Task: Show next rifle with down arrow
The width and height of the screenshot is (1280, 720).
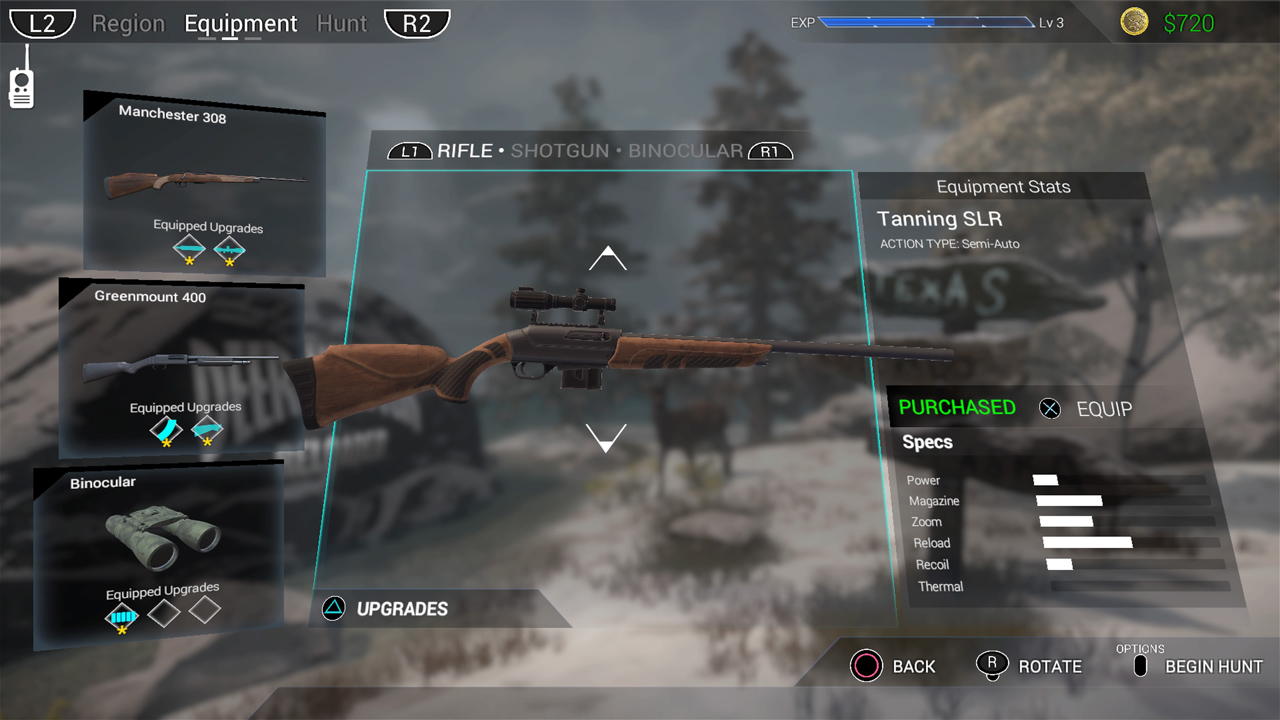Action: (x=606, y=437)
